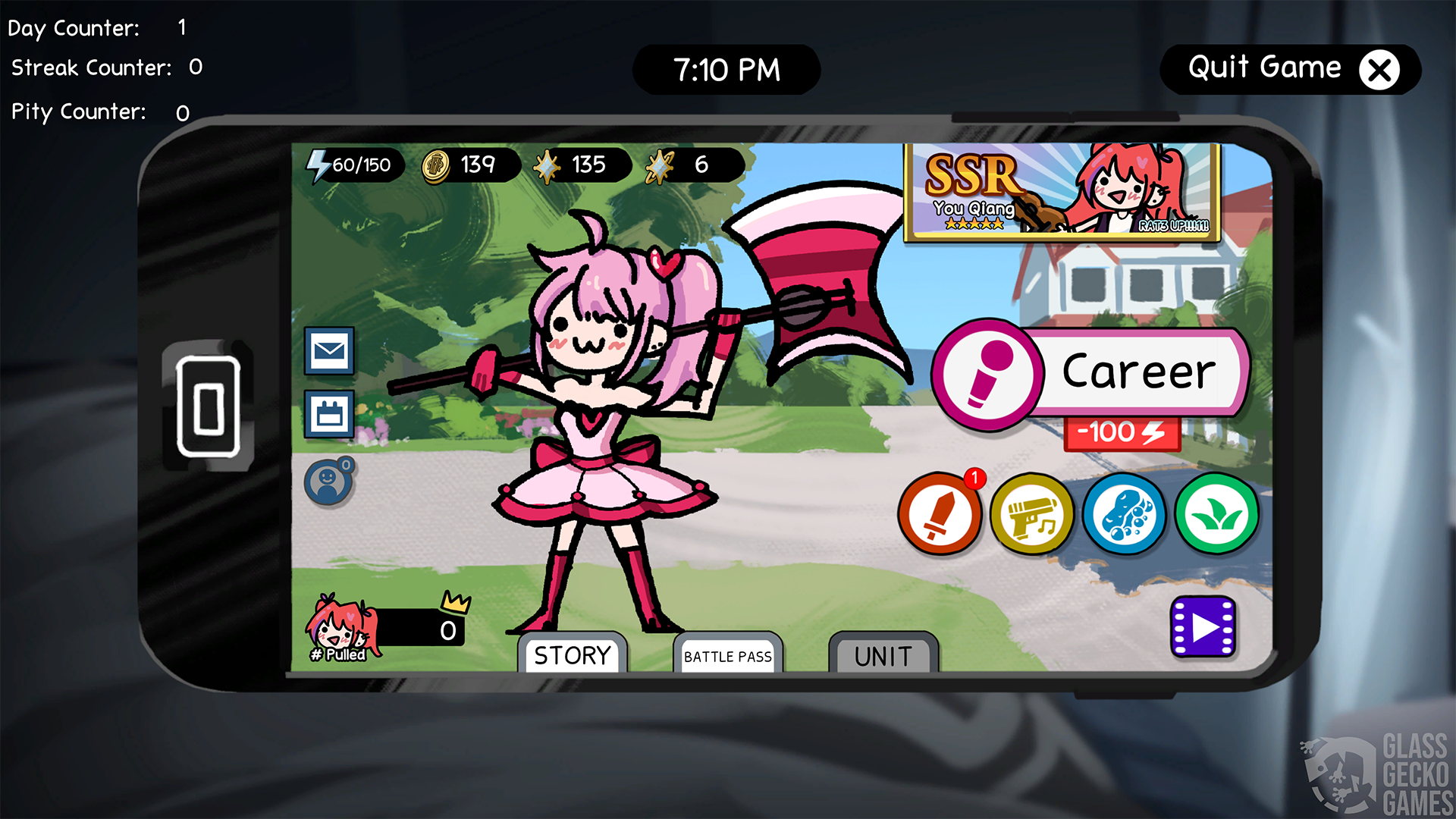Open the BATTLE PASS tab
1456x819 pixels.
pyautogui.click(x=727, y=657)
